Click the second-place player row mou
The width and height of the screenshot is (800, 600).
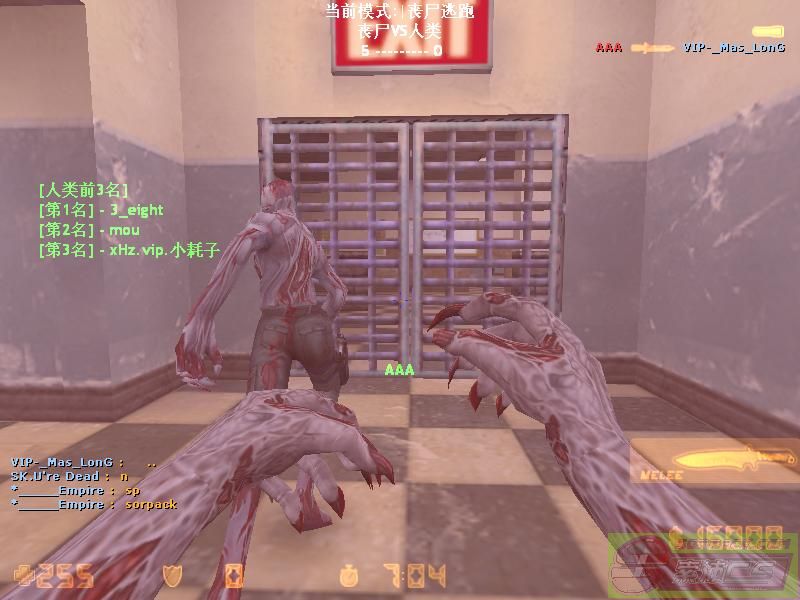88,230
